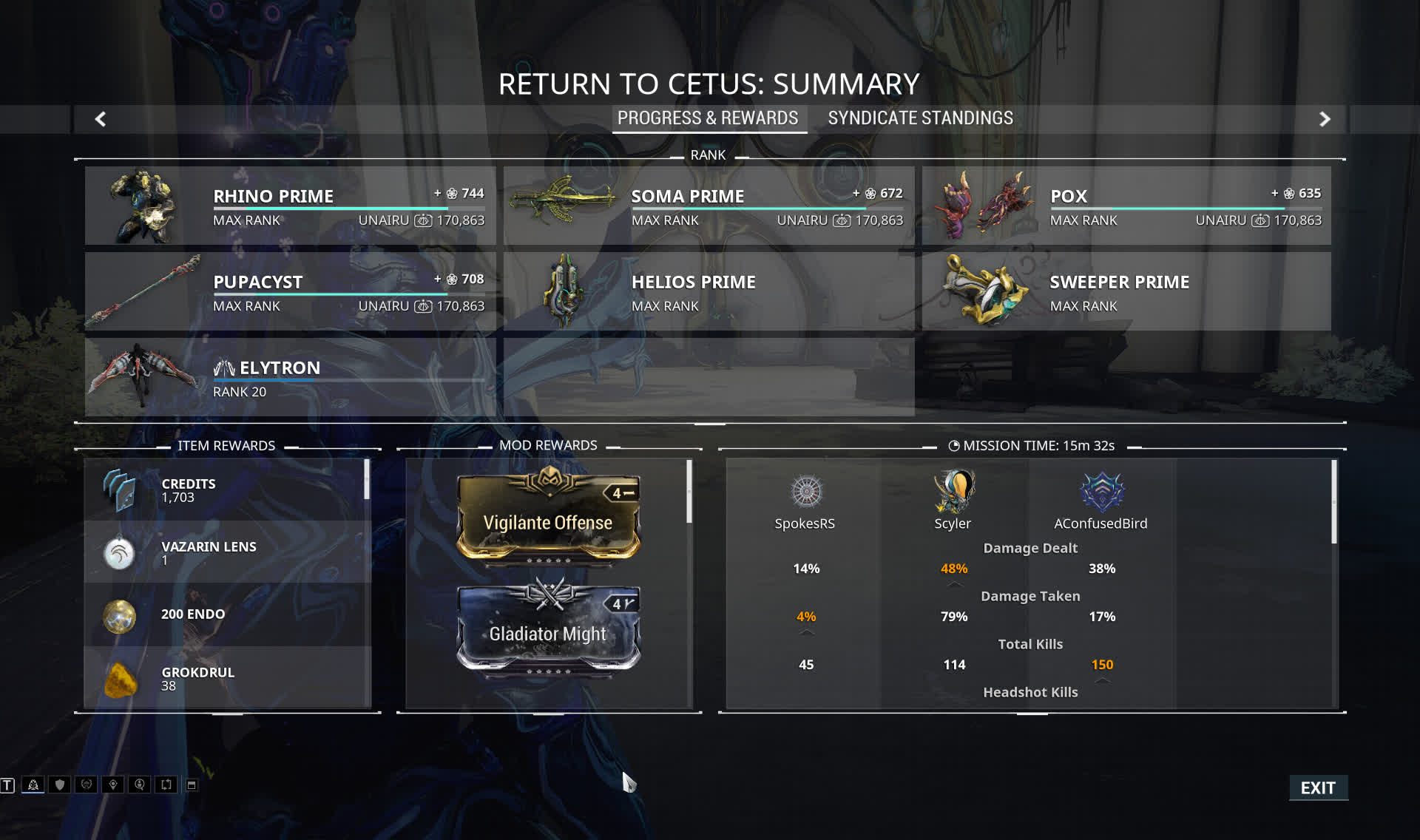Switch to the Syndicate Standings tab
This screenshot has width=1420, height=840.
[x=920, y=118]
